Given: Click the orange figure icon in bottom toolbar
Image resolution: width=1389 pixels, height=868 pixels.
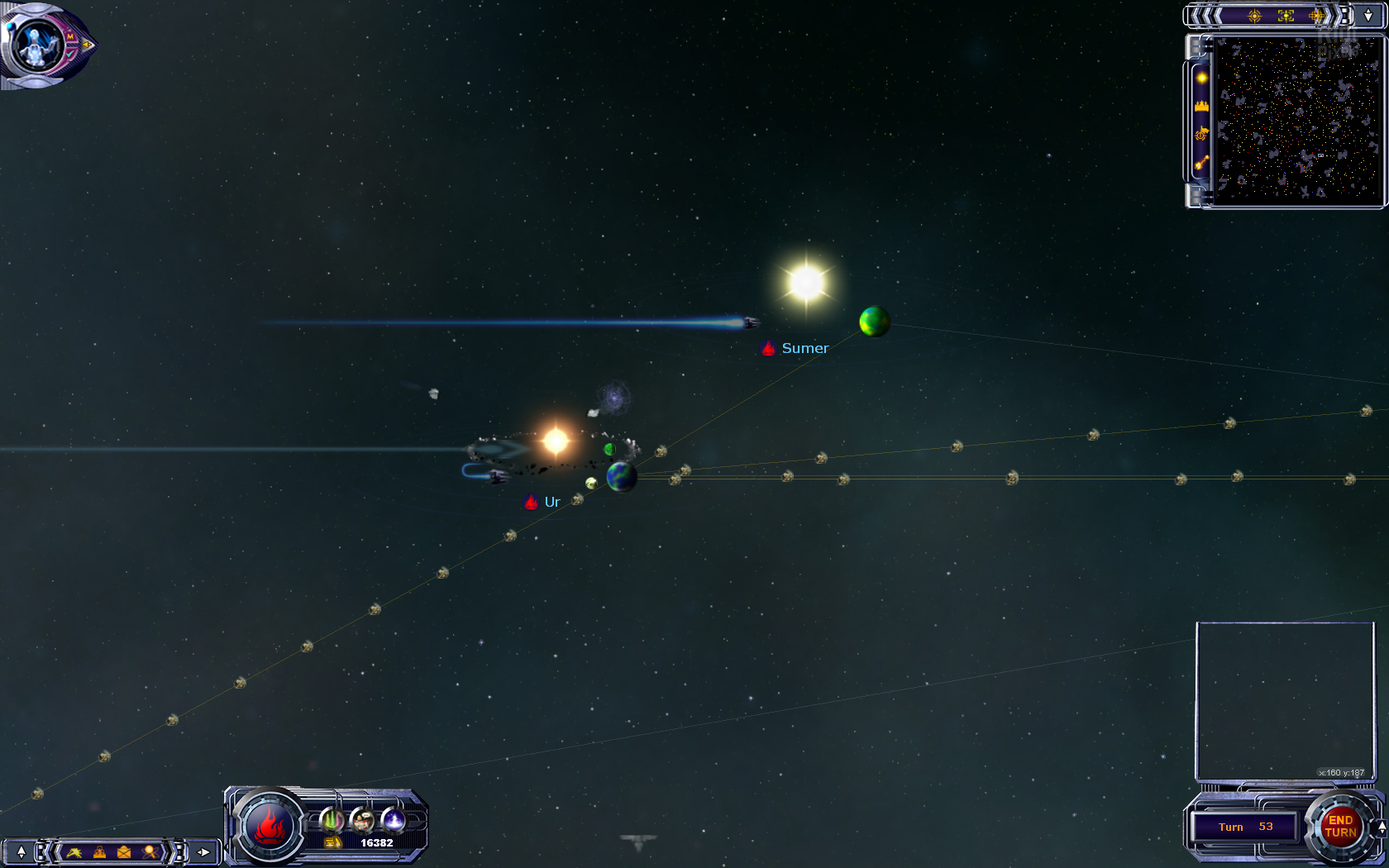Looking at the screenshot, I should pyautogui.click(x=99, y=851).
